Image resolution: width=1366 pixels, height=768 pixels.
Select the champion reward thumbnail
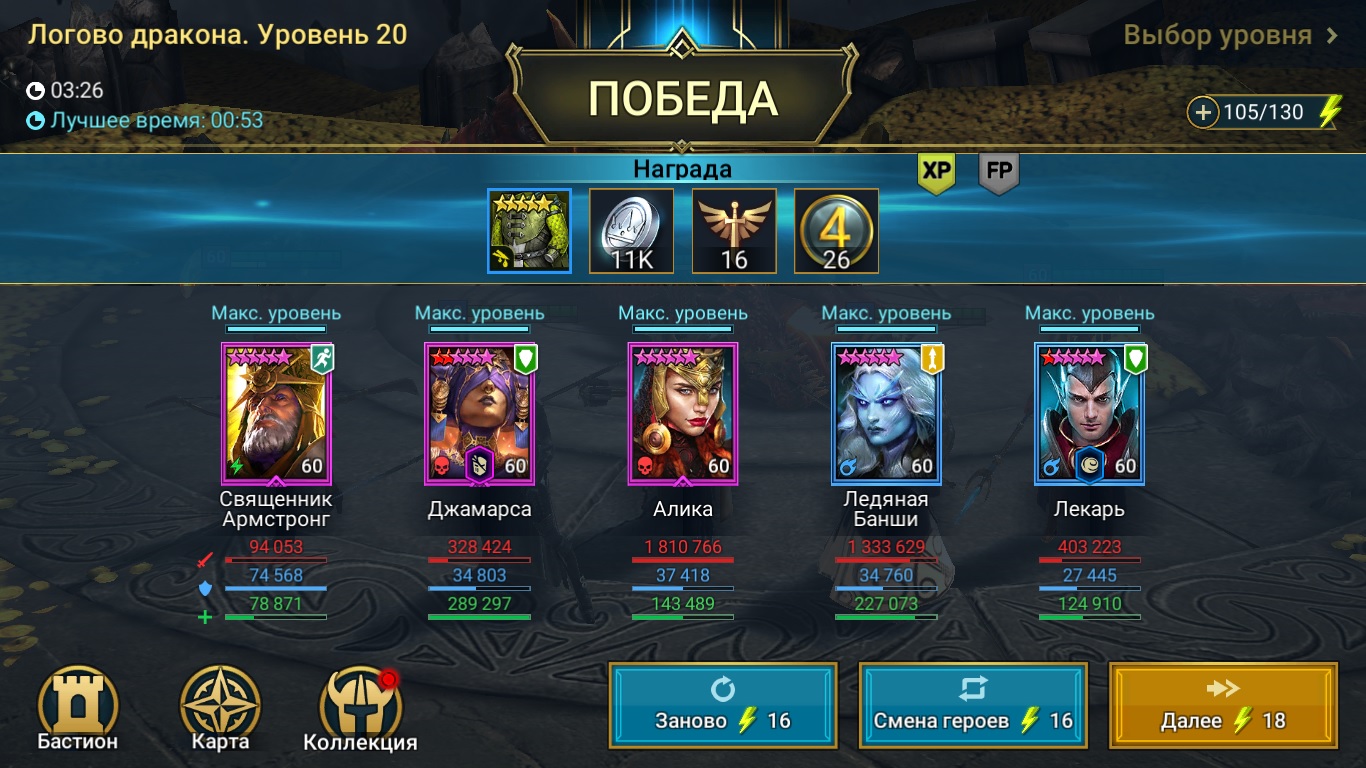point(528,229)
